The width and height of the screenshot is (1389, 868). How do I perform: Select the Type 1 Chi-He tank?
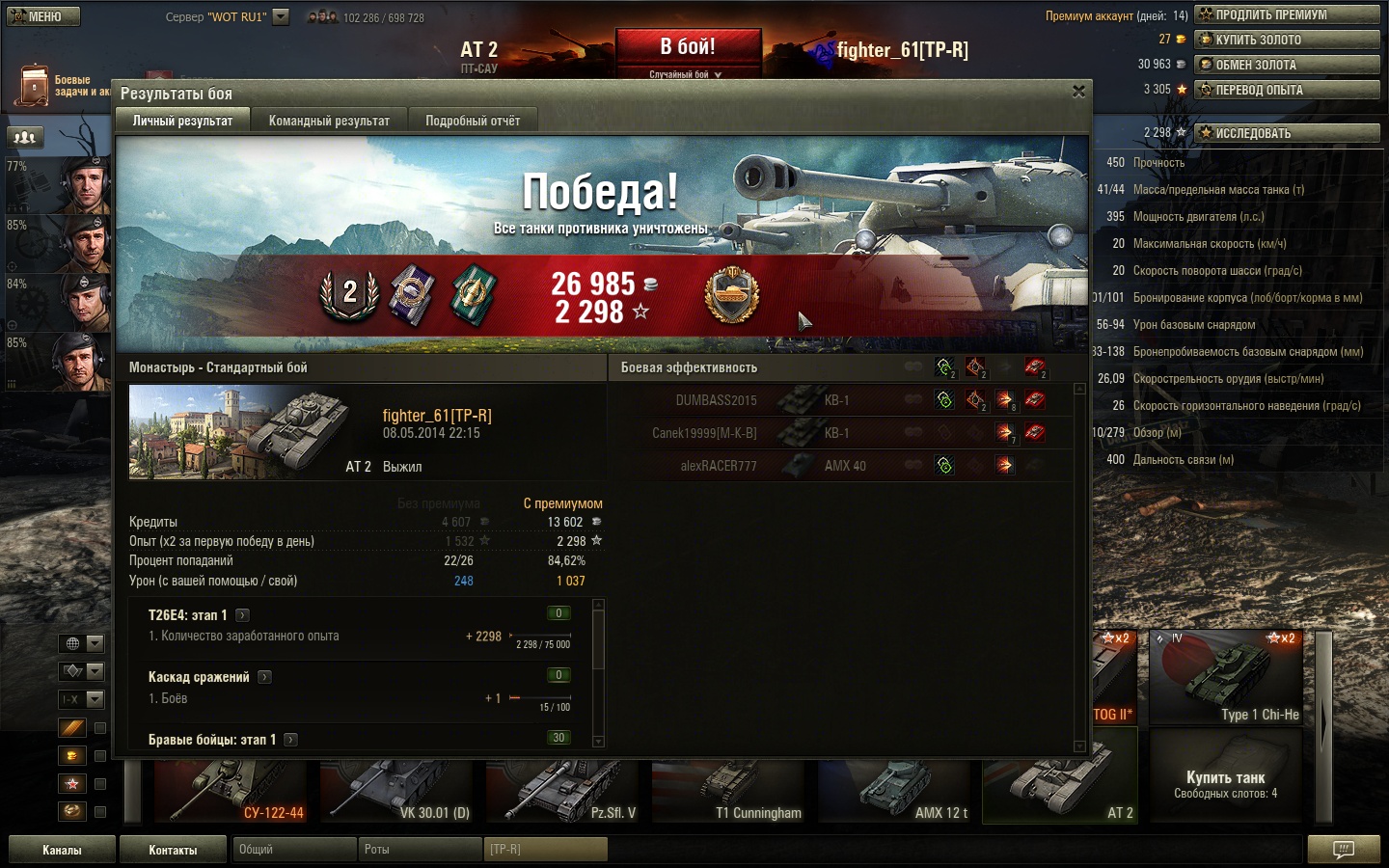[1226, 678]
